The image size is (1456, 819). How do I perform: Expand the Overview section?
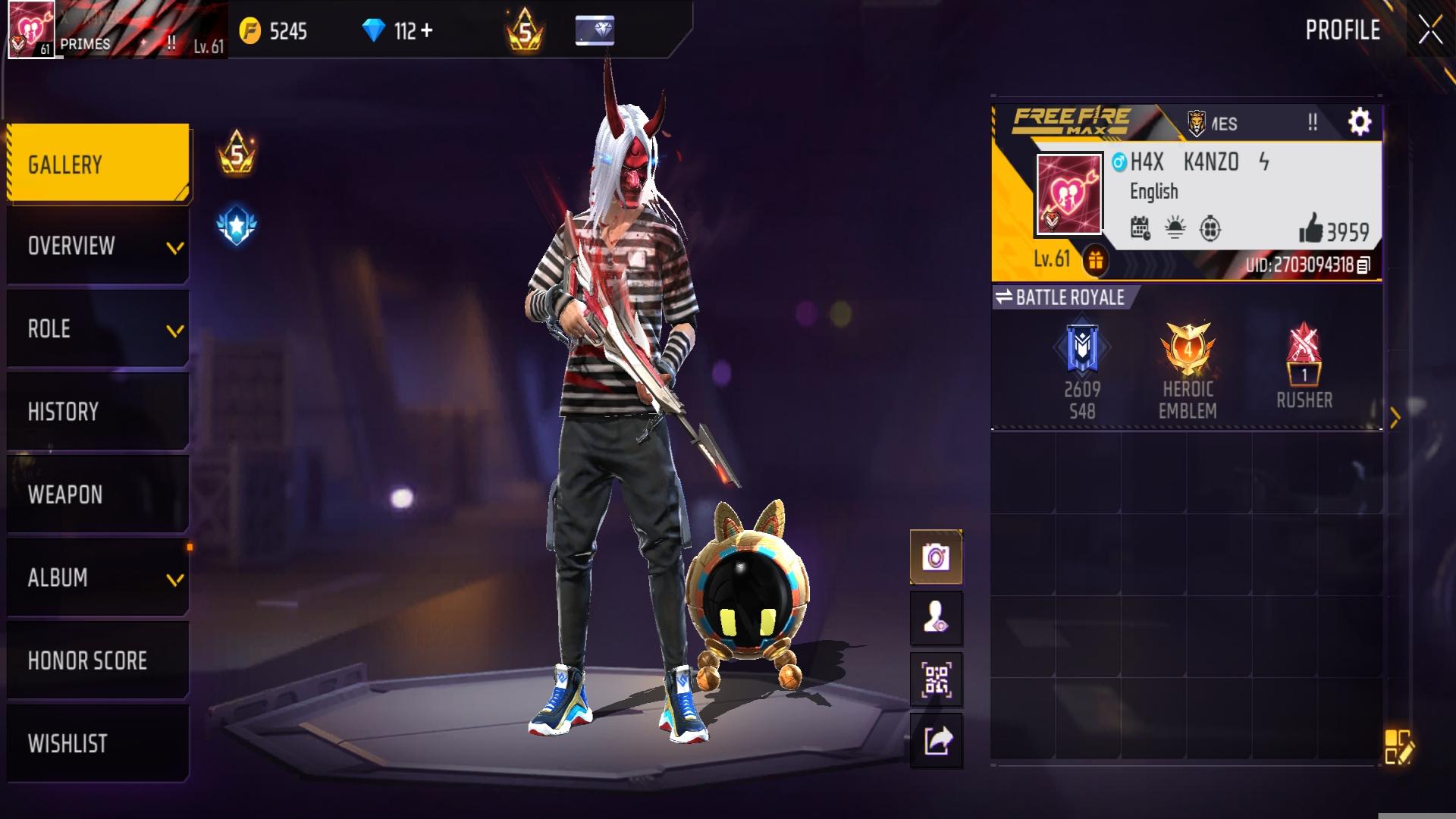click(98, 246)
